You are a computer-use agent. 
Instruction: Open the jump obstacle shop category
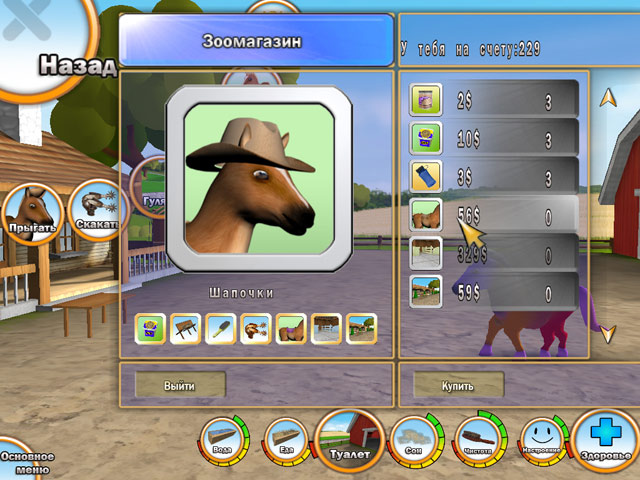coord(185,328)
